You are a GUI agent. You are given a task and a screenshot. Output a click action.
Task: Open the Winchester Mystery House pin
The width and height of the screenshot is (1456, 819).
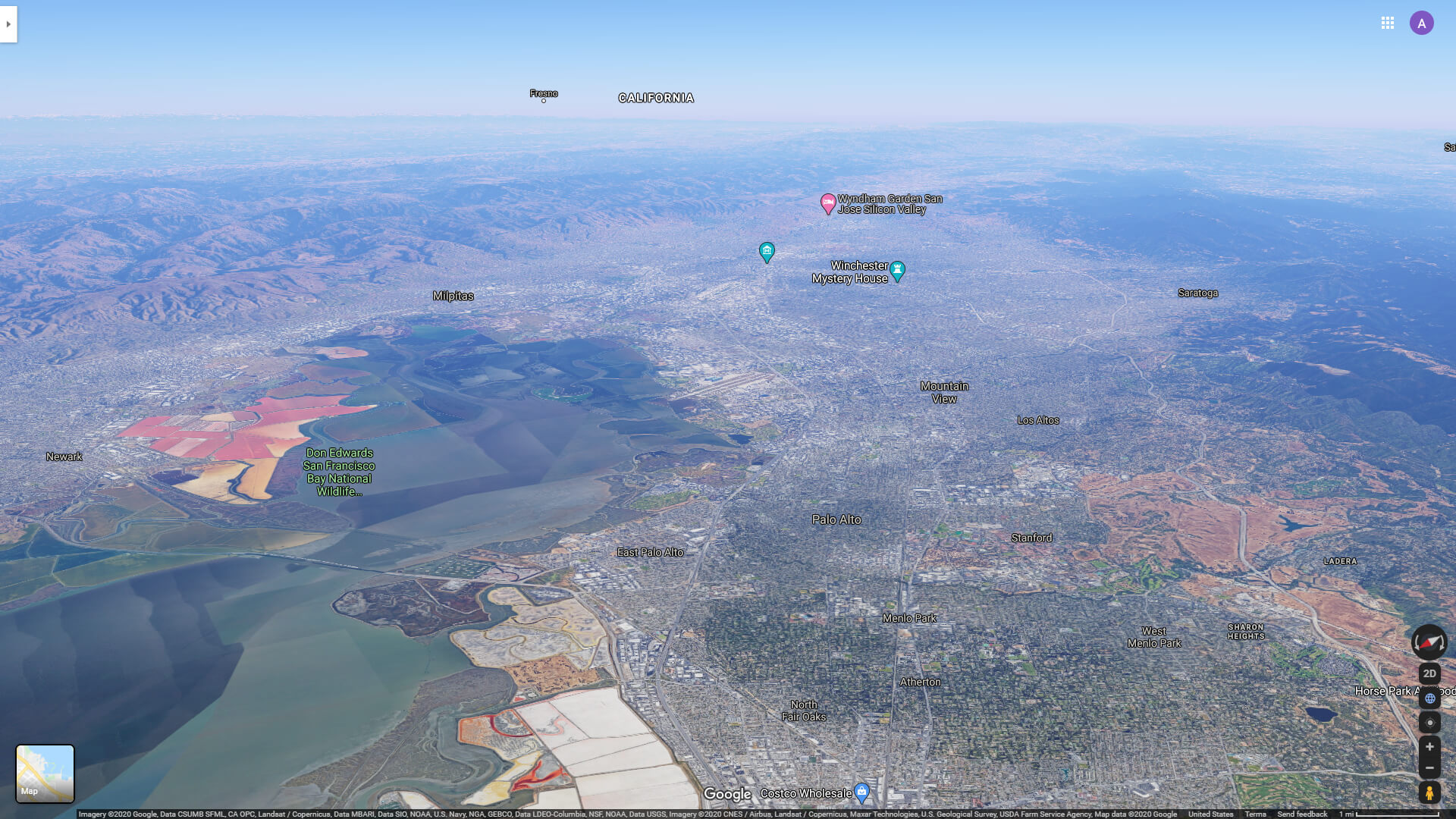point(898,269)
